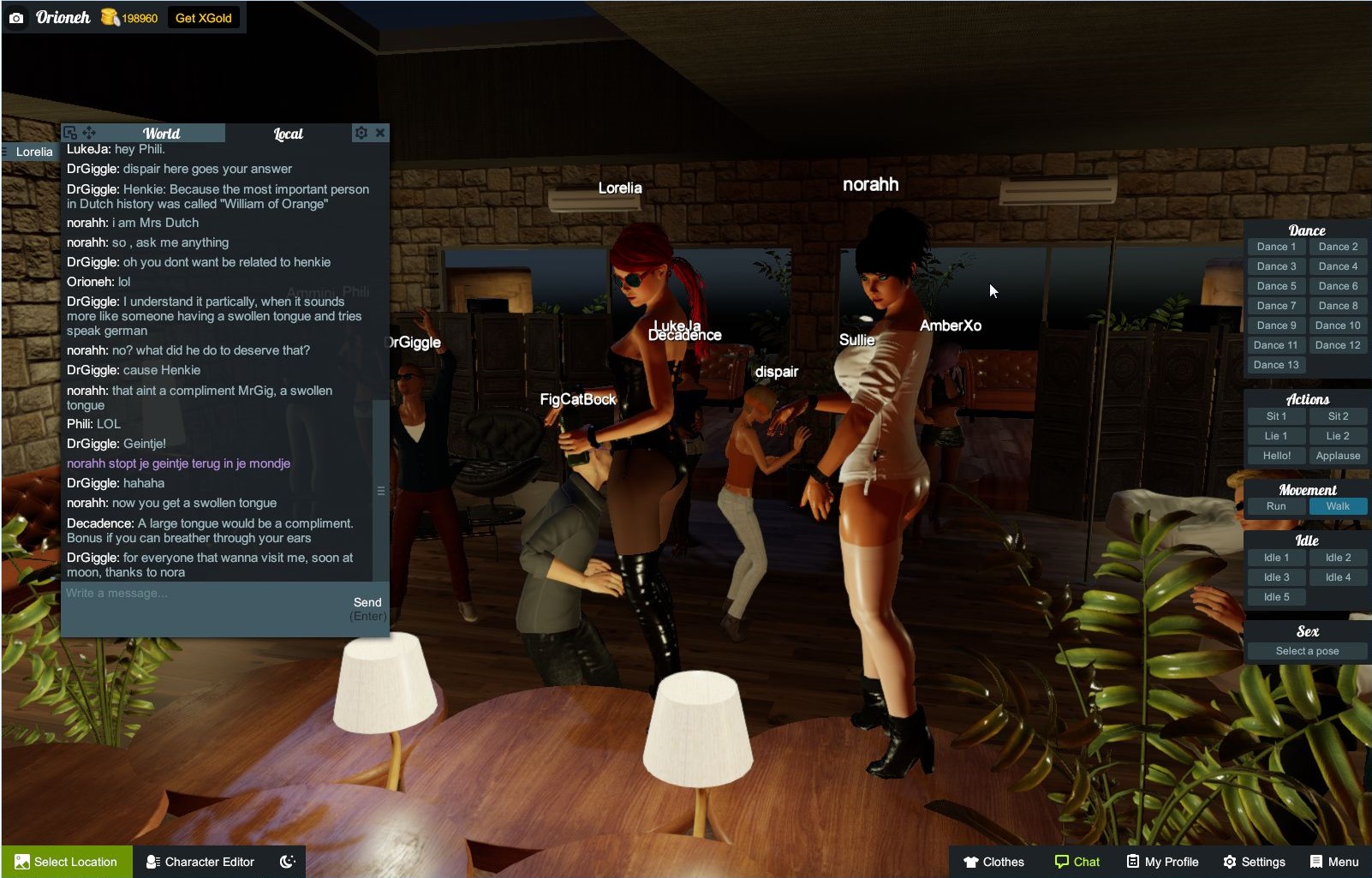
Task: Open the Character Editor
Action: [x=200, y=862]
